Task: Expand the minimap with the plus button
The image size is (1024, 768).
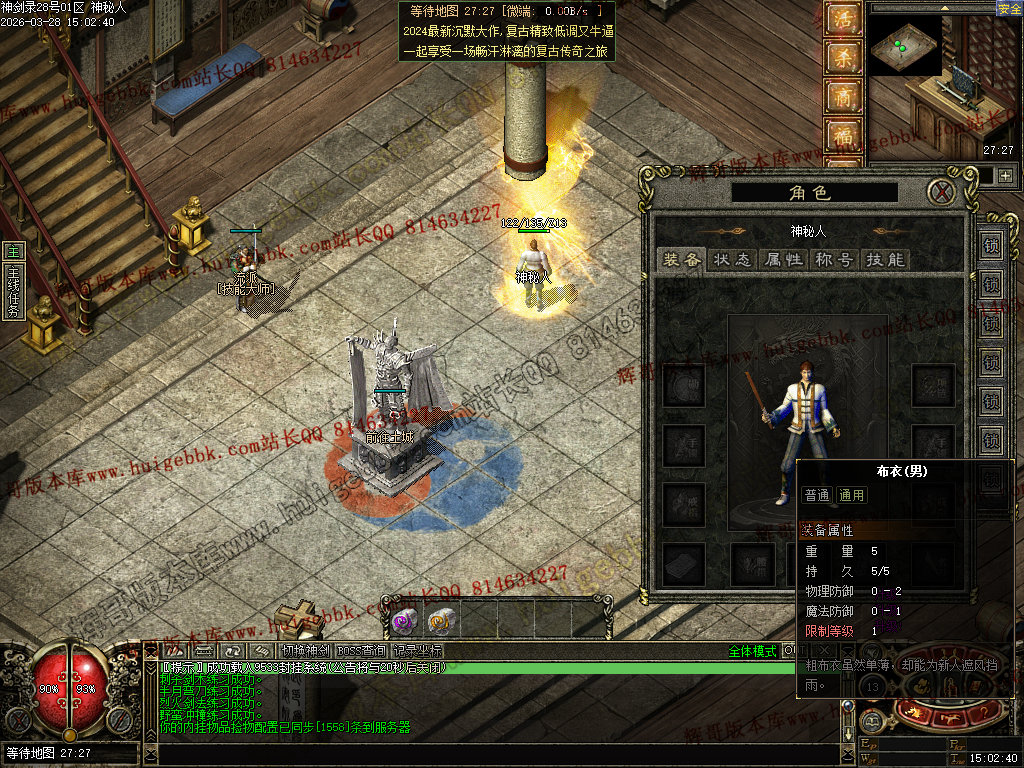Action: [1005, 175]
